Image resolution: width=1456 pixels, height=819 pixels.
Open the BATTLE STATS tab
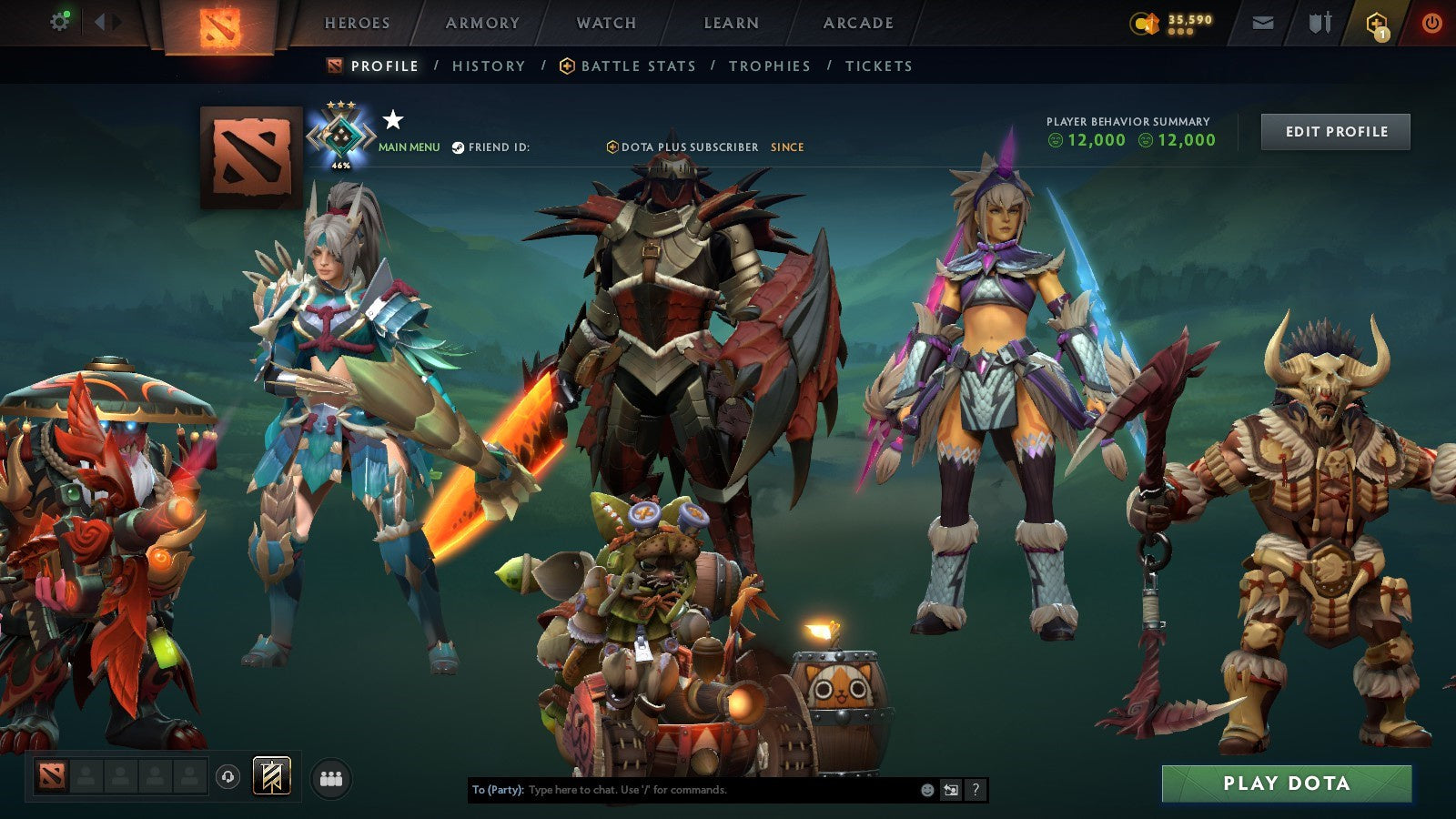639,66
